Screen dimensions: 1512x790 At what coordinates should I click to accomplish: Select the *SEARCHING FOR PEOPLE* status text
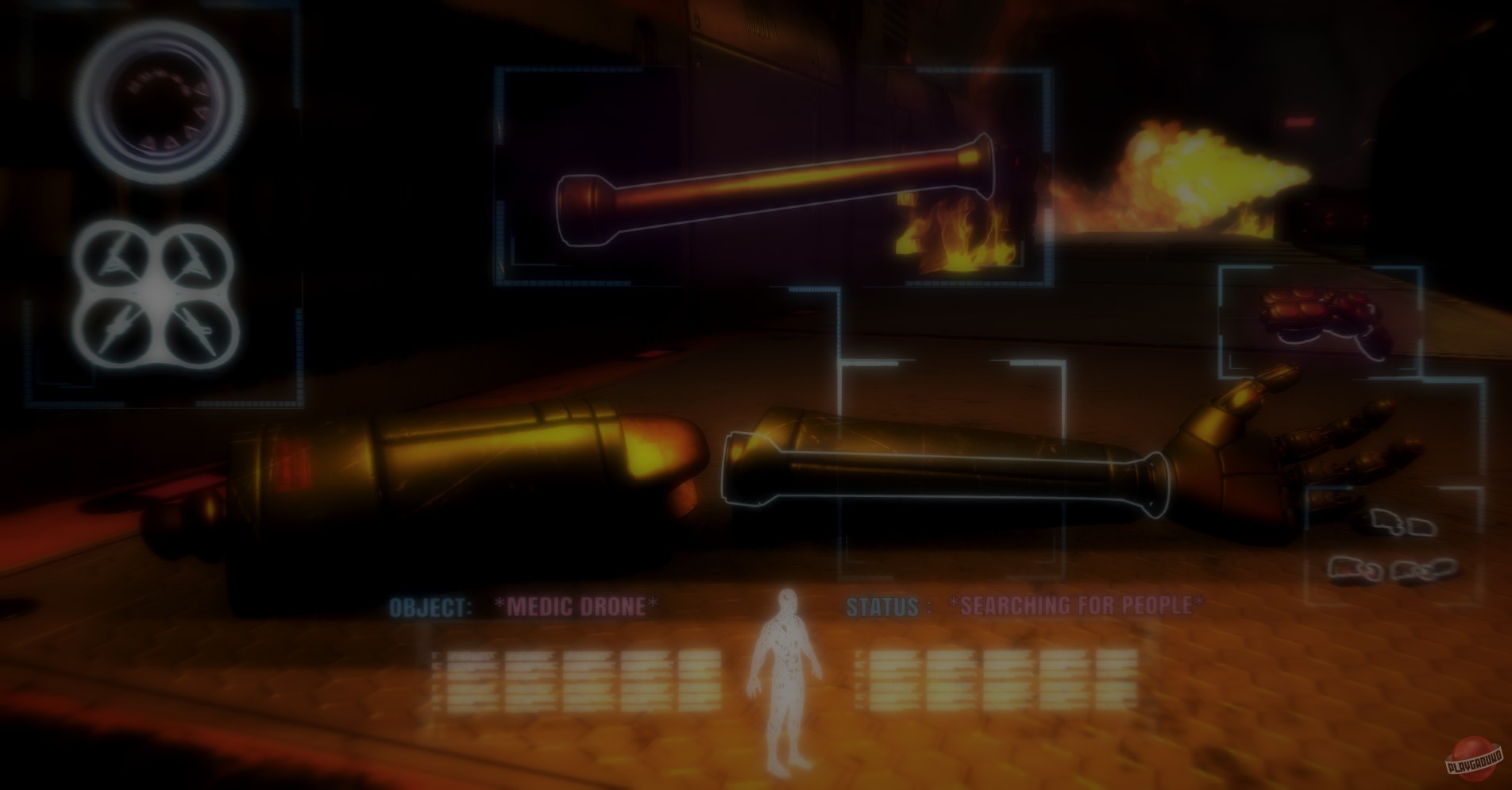click(x=1074, y=606)
